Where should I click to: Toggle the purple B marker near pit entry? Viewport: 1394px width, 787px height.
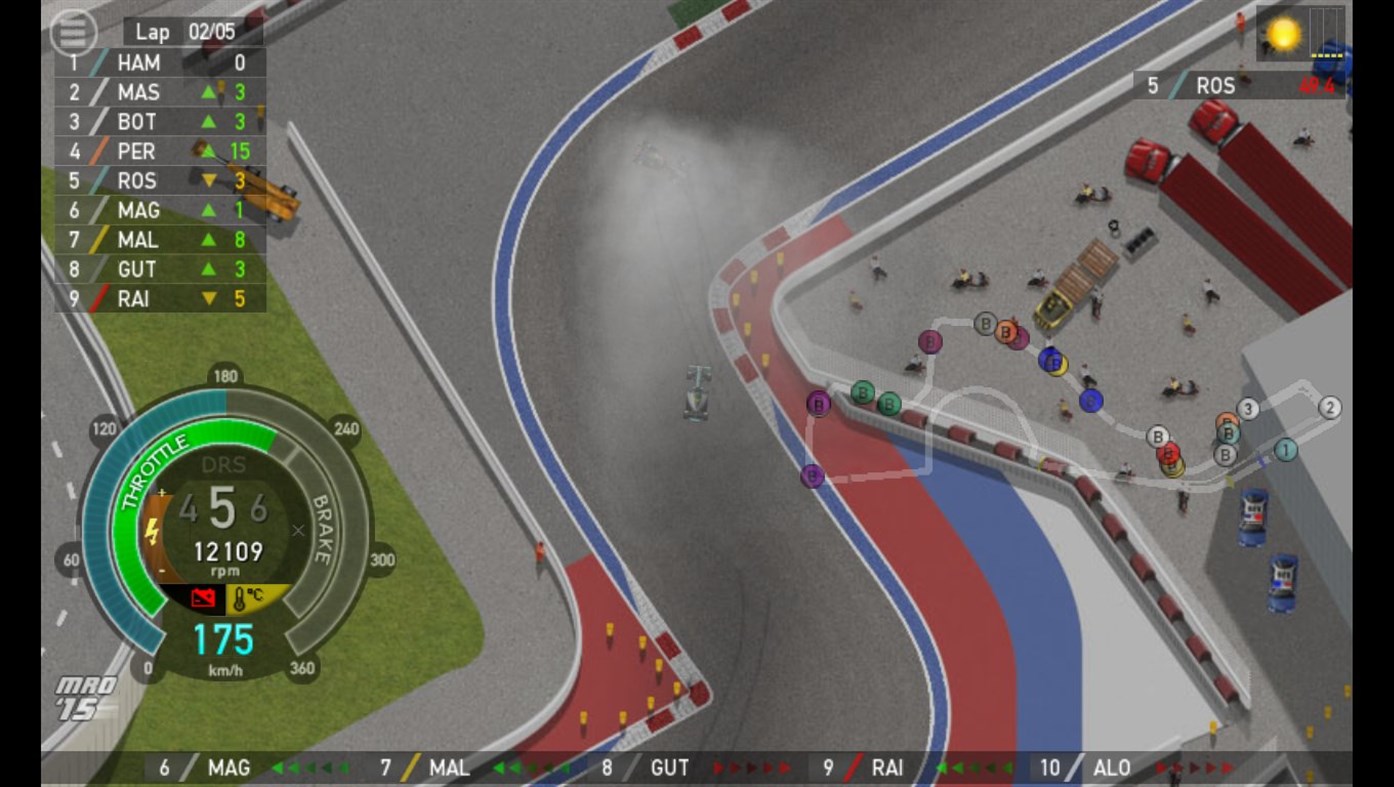click(x=810, y=477)
